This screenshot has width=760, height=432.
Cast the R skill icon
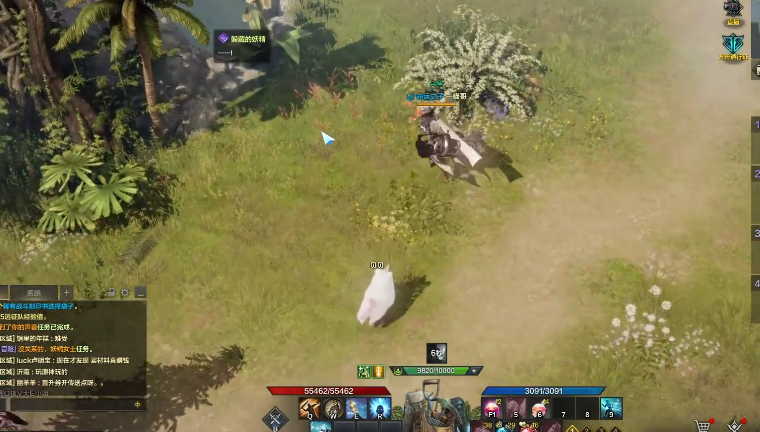coord(380,408)
